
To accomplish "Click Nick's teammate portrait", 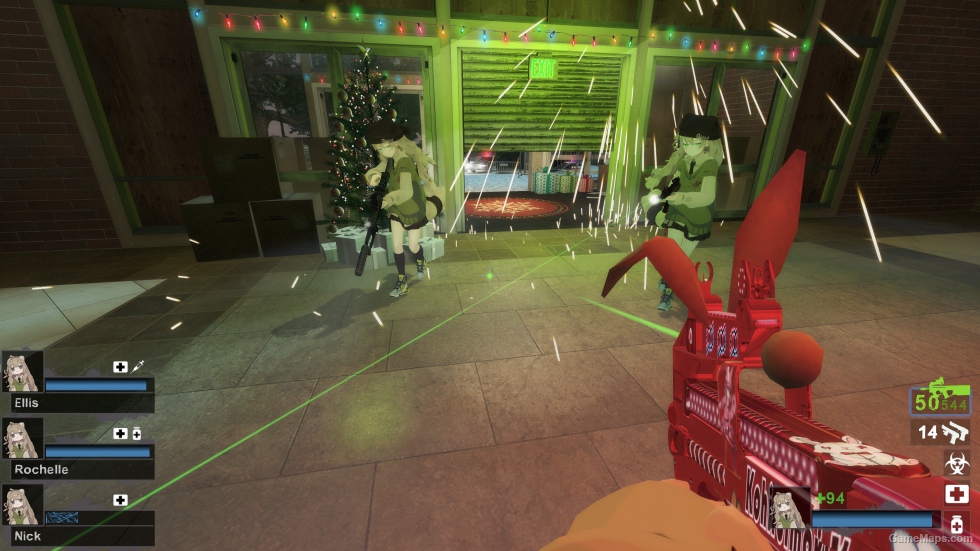I will pos(23,505).
